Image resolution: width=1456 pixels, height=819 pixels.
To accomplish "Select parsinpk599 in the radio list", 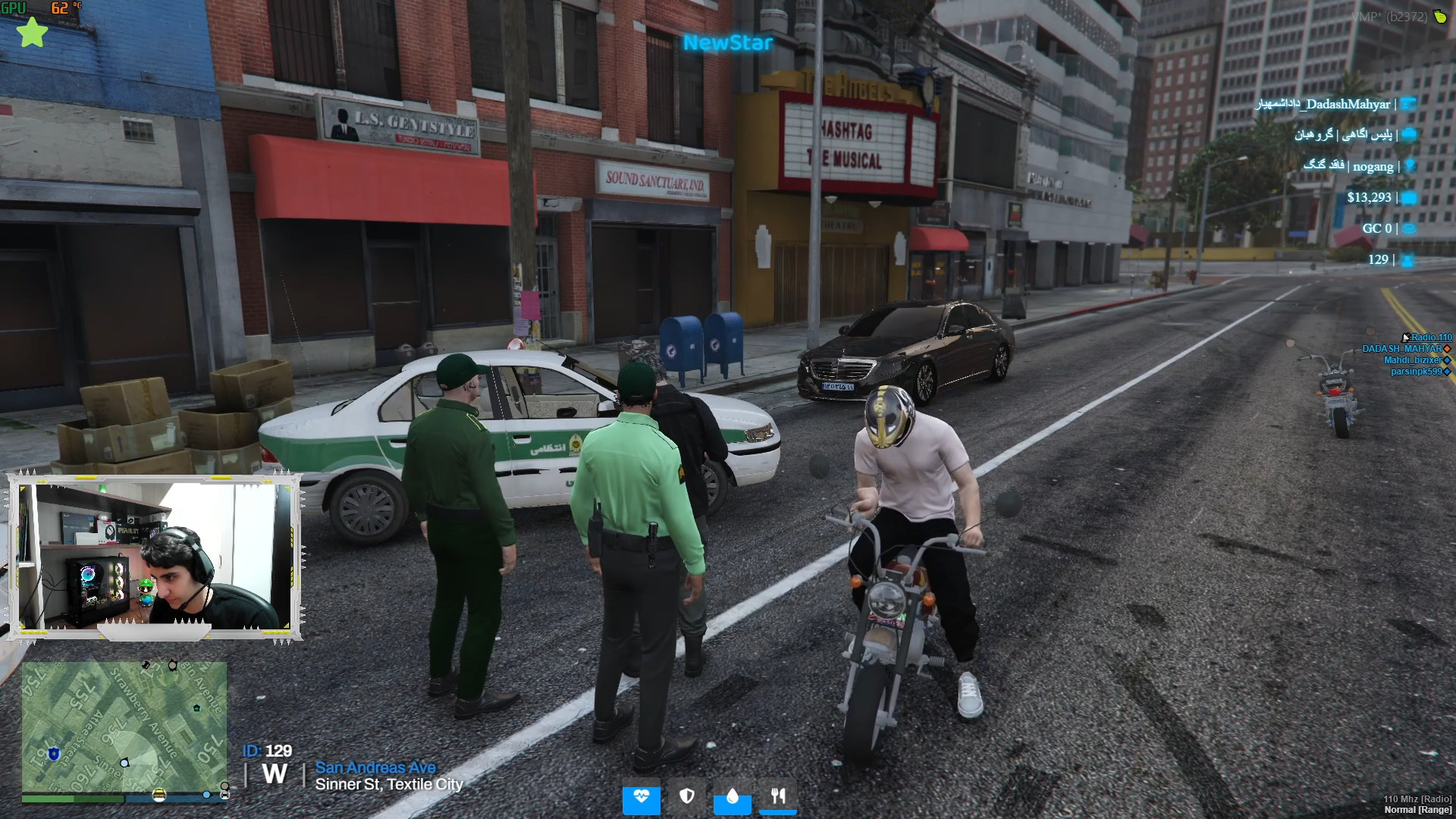I will [x=1416, y=372].
